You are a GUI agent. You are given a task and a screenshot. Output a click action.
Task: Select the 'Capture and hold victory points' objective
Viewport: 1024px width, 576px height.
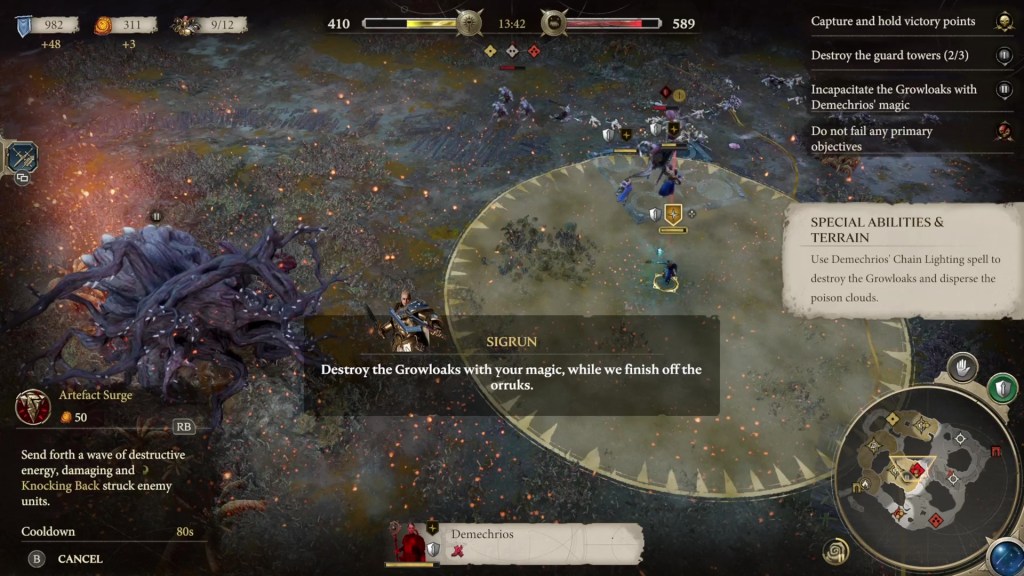click(x=893, y=21)
